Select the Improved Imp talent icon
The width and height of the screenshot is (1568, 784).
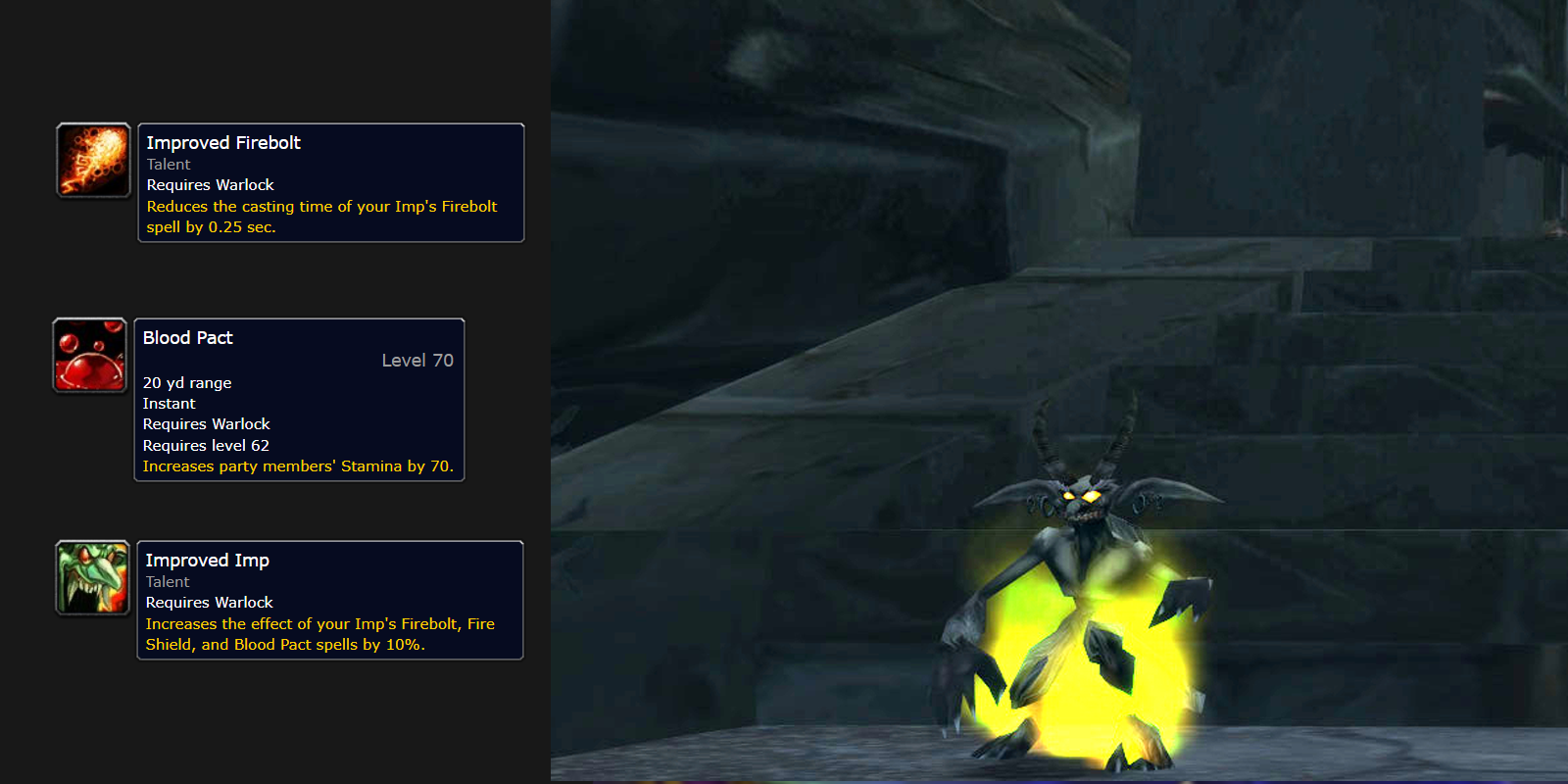pos(91,578)
